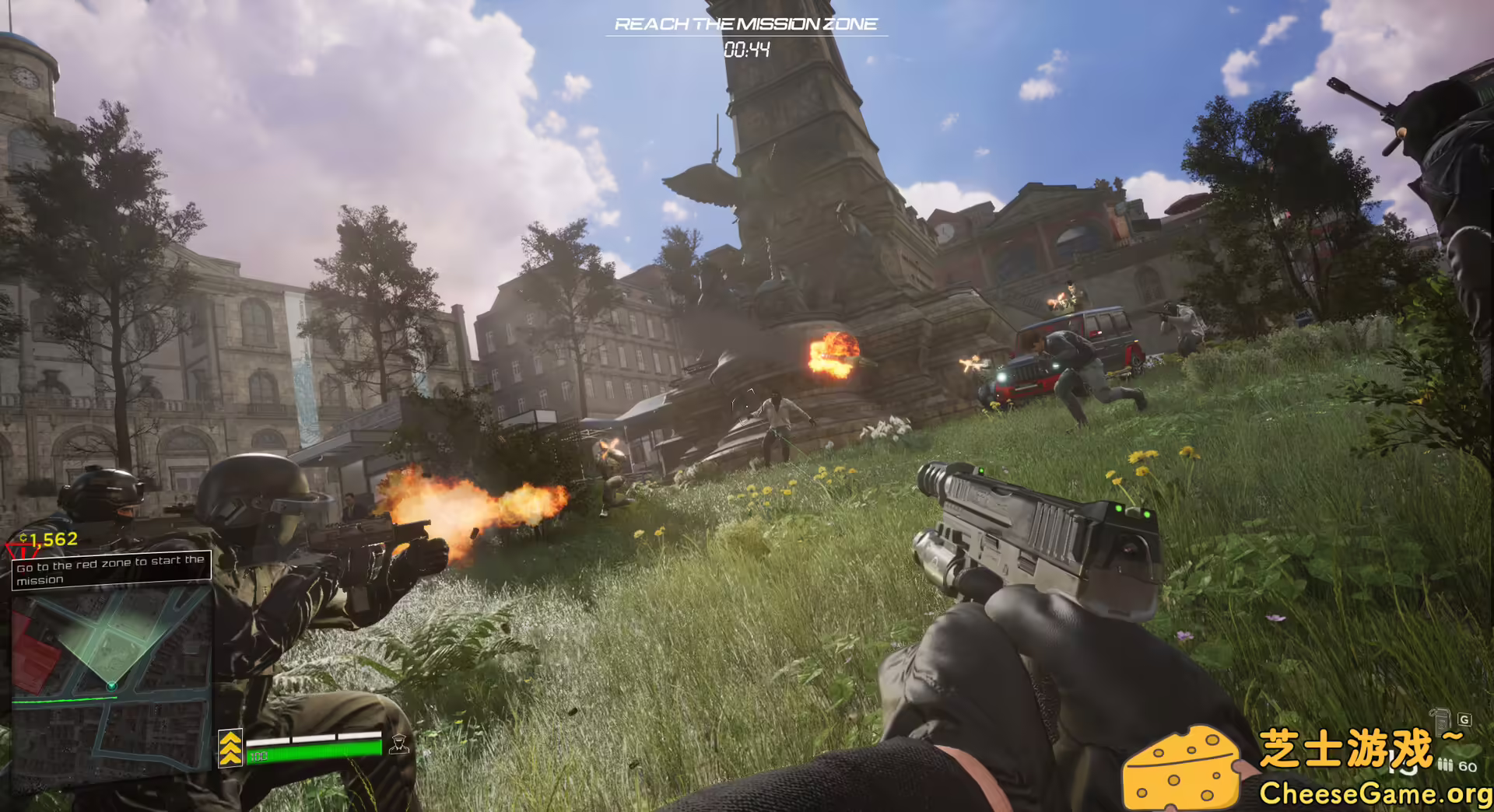The height and width of the screenshot is (812, 1494).
Task: Open the 00:44 countdown timer display
Action: (747, 48)
